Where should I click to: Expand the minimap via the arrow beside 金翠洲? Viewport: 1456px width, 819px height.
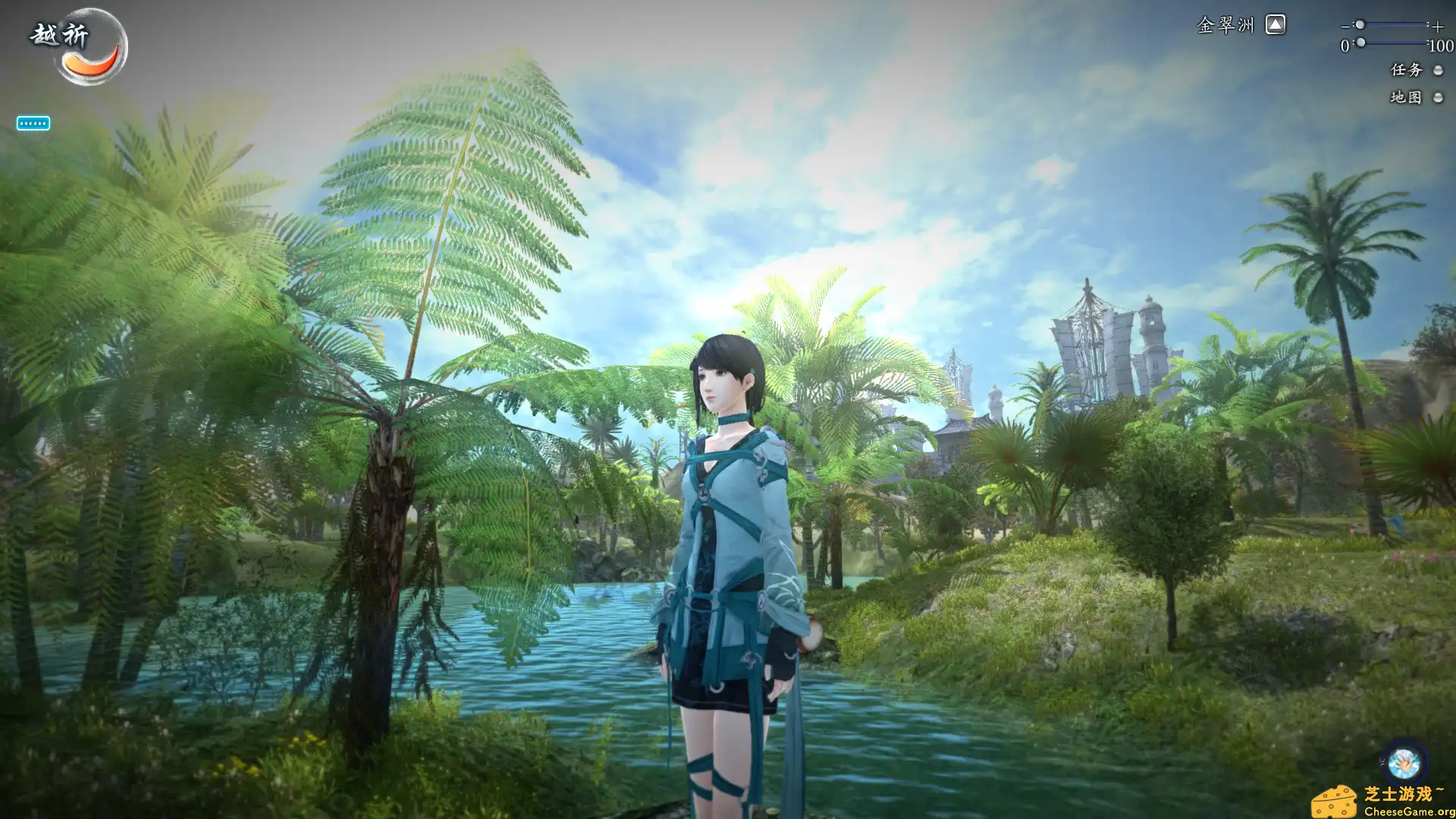tap(1277, 25)
